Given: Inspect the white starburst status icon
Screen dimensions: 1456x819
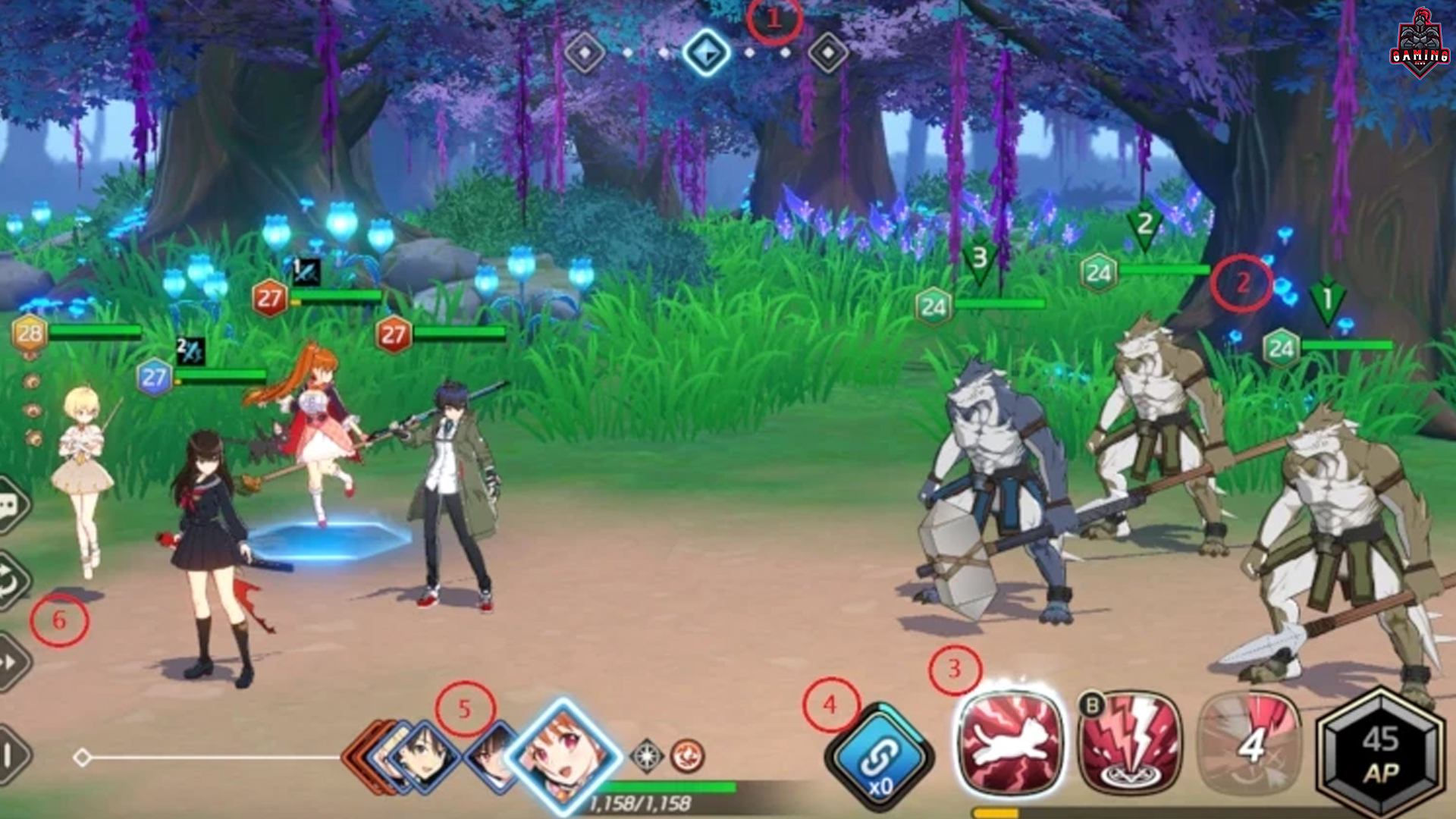Looking at the screenshot, I should coord(647,756).
